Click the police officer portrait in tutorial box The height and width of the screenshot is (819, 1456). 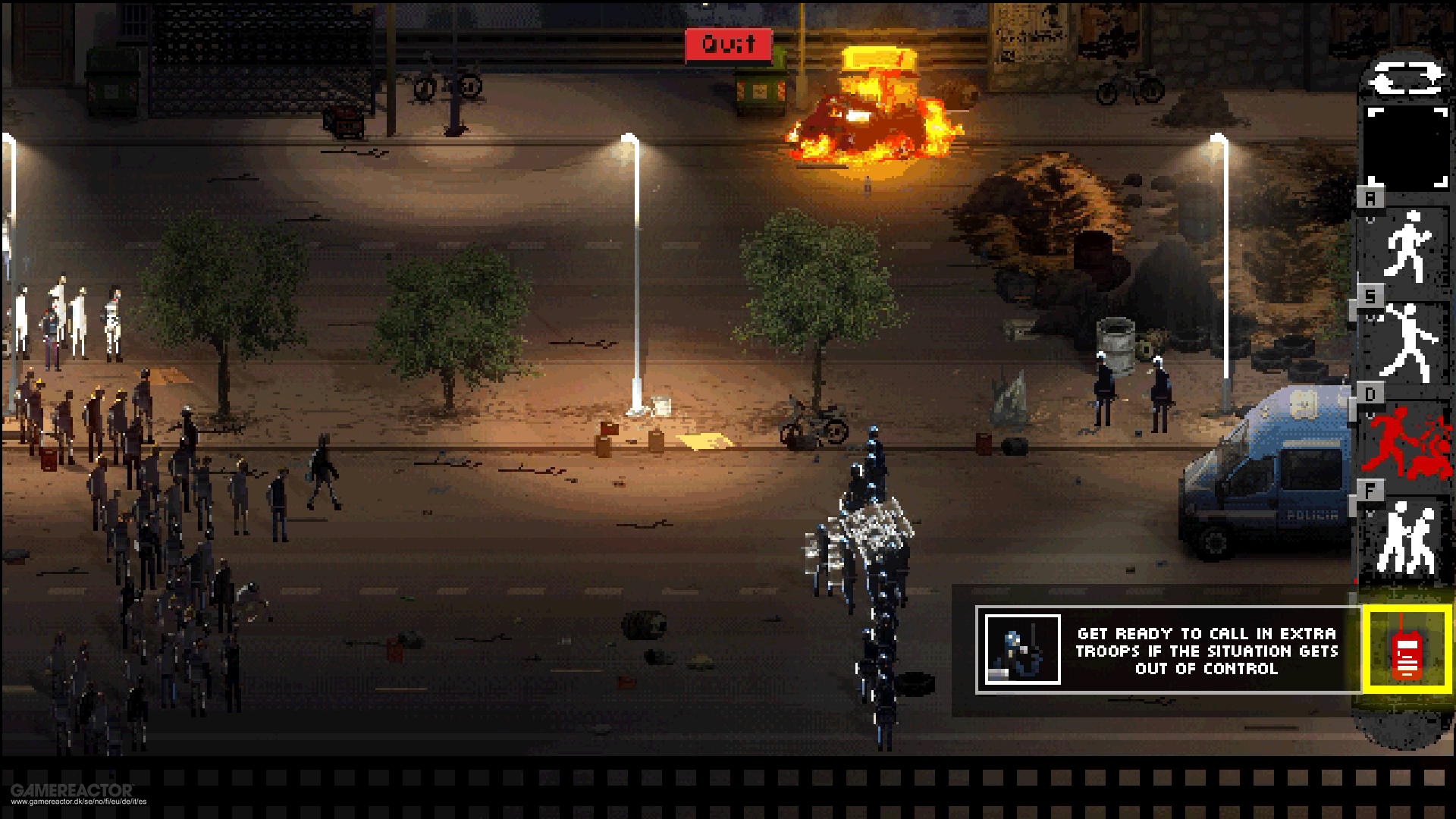pyautogui.click(x=1021, y=651)
